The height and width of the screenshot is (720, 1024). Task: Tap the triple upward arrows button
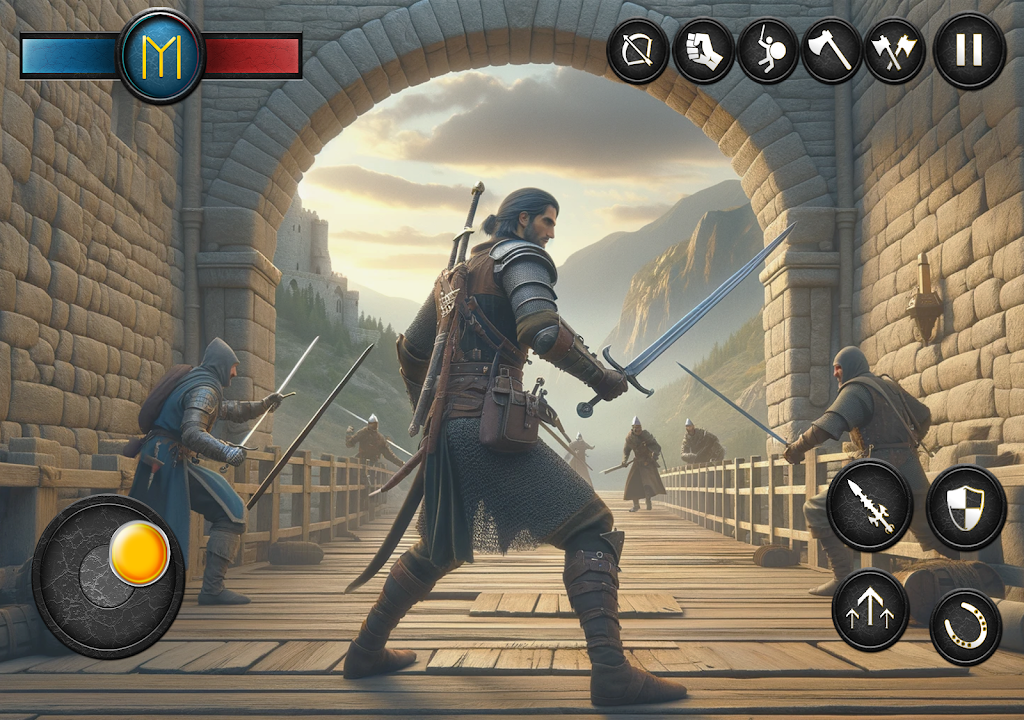870,610
